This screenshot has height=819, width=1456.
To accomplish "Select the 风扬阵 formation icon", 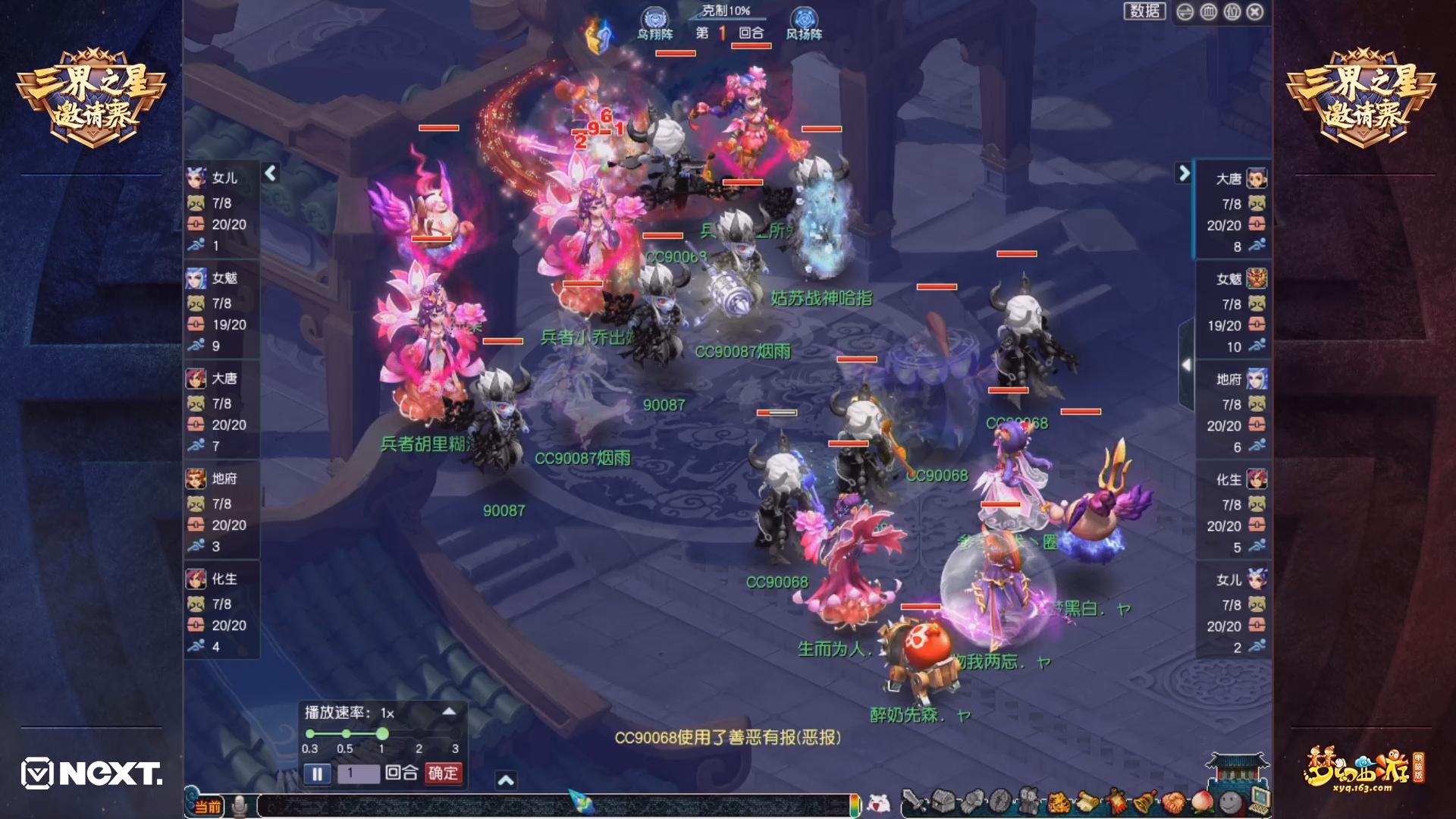I will 804,23.
